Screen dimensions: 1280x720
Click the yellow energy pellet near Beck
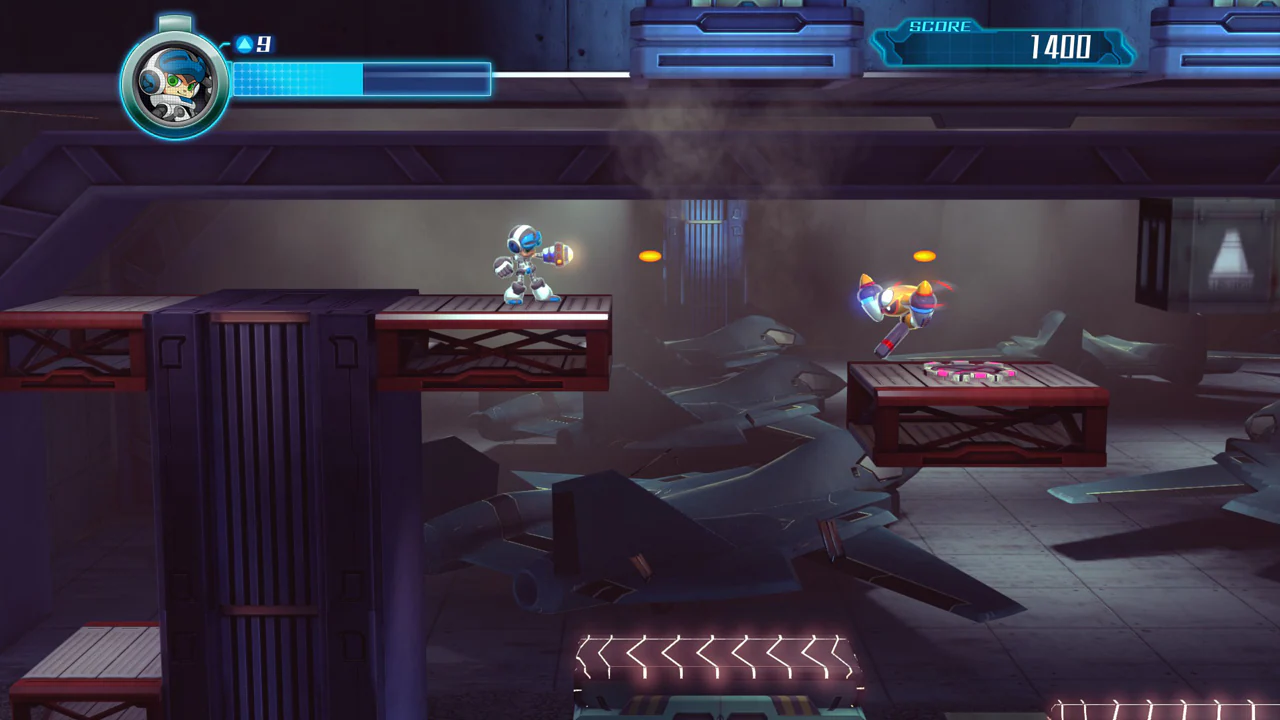[x=649, y=255]
